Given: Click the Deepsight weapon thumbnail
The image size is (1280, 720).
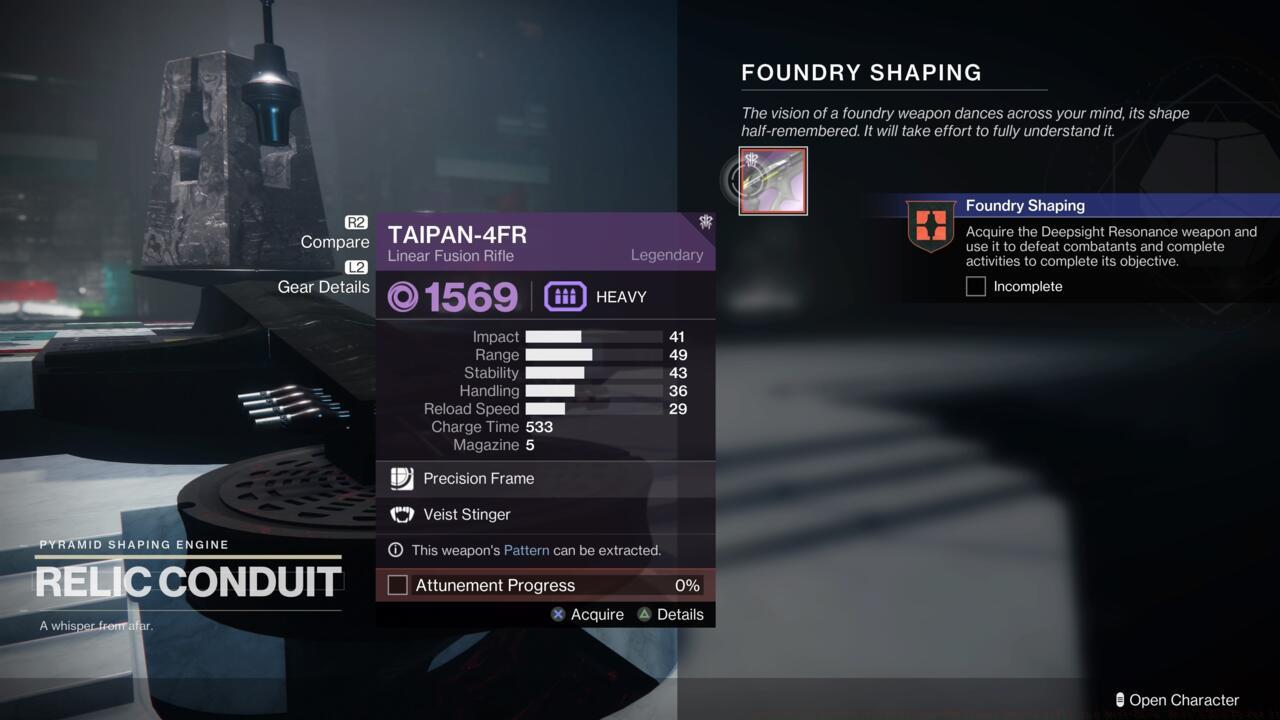Looking at the screenshot, I should [772, 181].
